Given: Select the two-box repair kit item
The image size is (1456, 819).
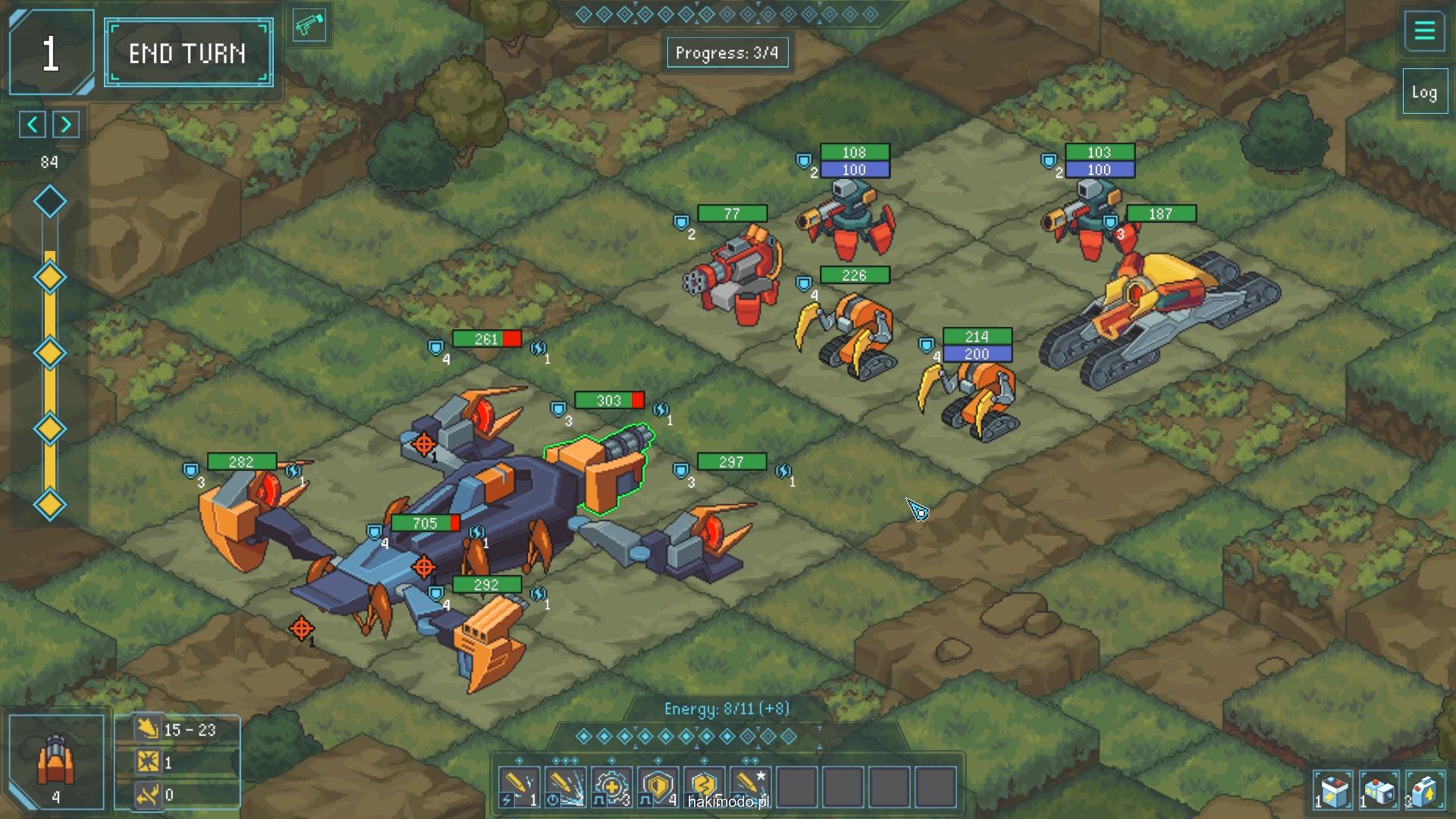Looking at the screenshot, I should (x=1379, y=792).
